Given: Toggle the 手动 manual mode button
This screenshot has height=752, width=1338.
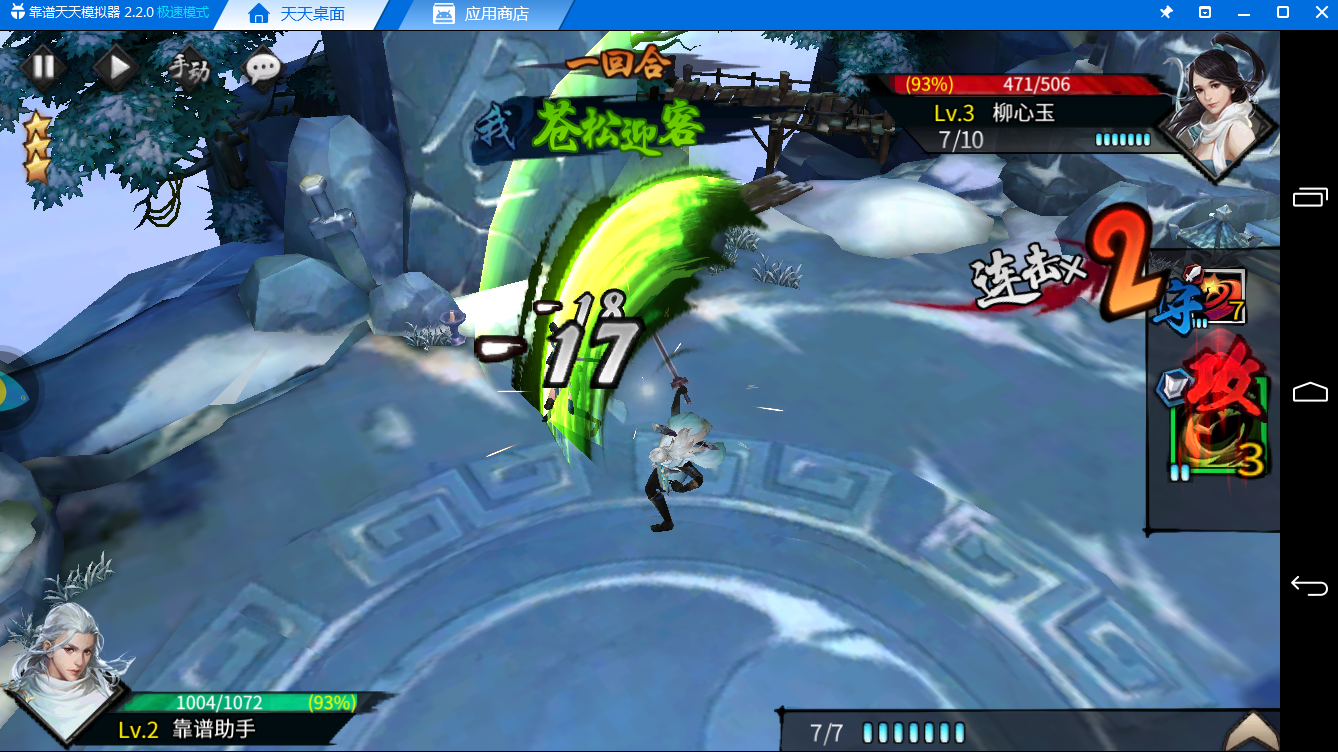Looking at the screenshot, I should coord(189,69).
